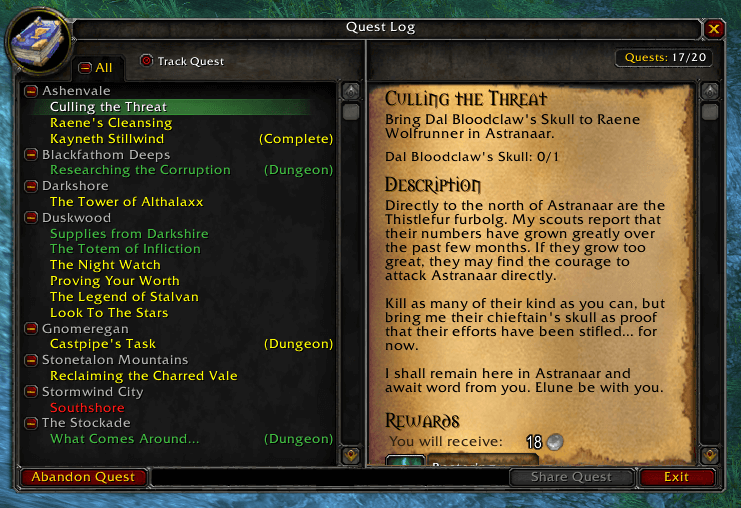Click the Exit button
741x508 pixels.
pos(677,477)
